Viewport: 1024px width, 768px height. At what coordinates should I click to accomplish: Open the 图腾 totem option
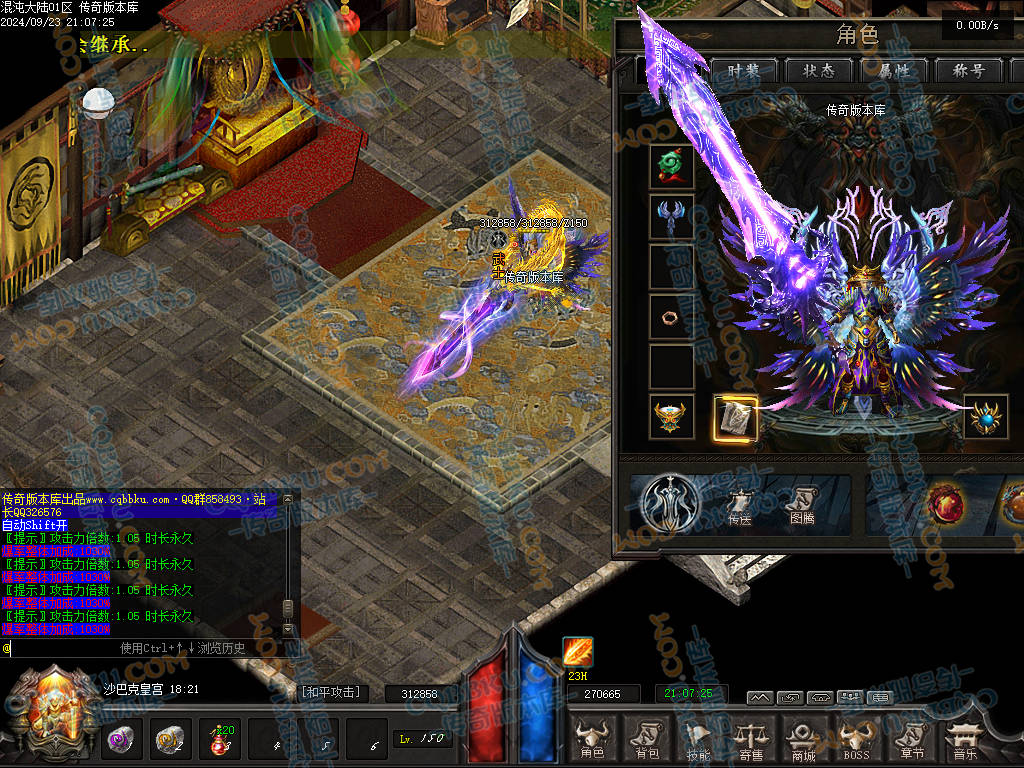[802, 505]
